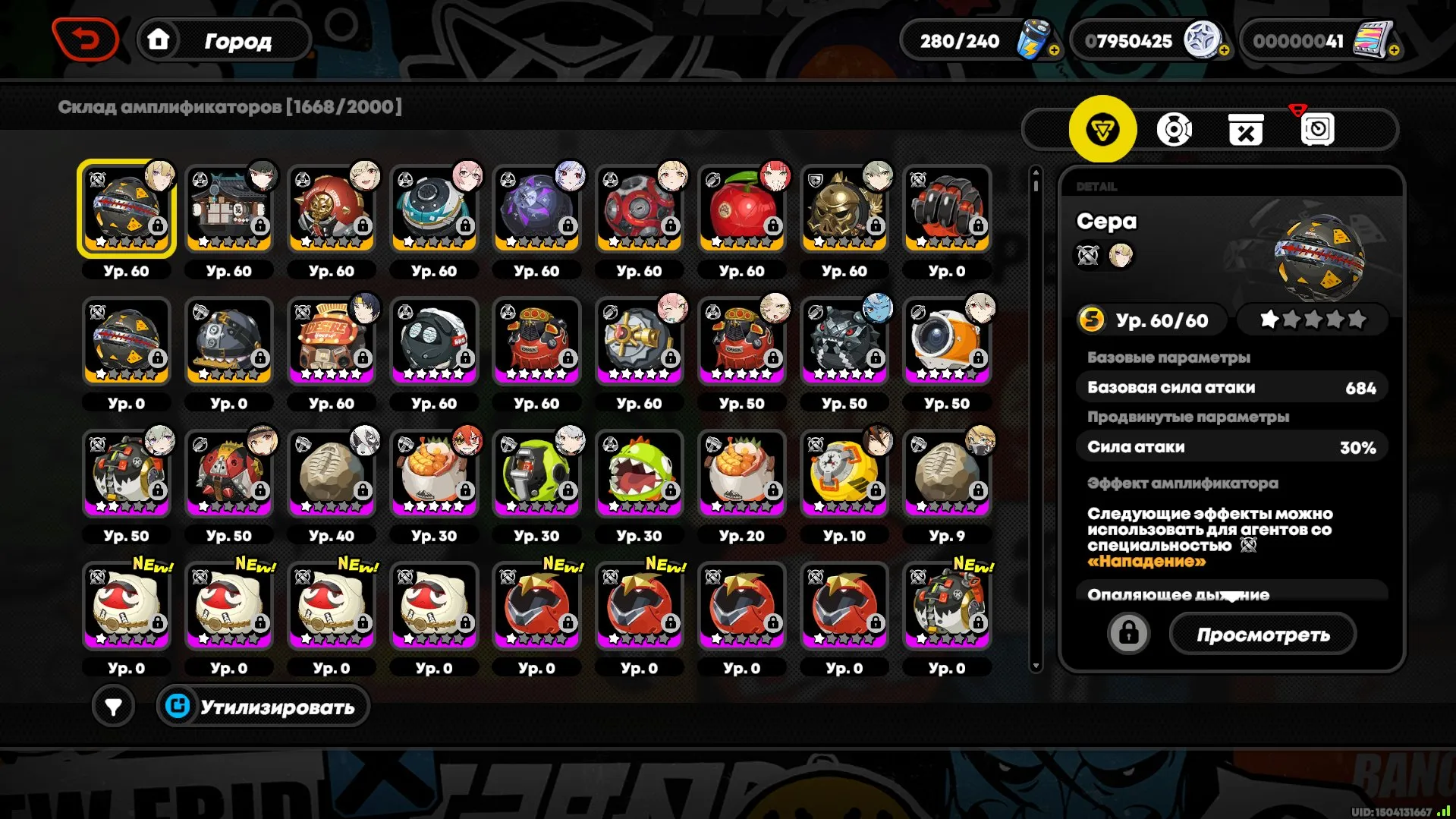Click the red back arrow icon

[84, 39]
